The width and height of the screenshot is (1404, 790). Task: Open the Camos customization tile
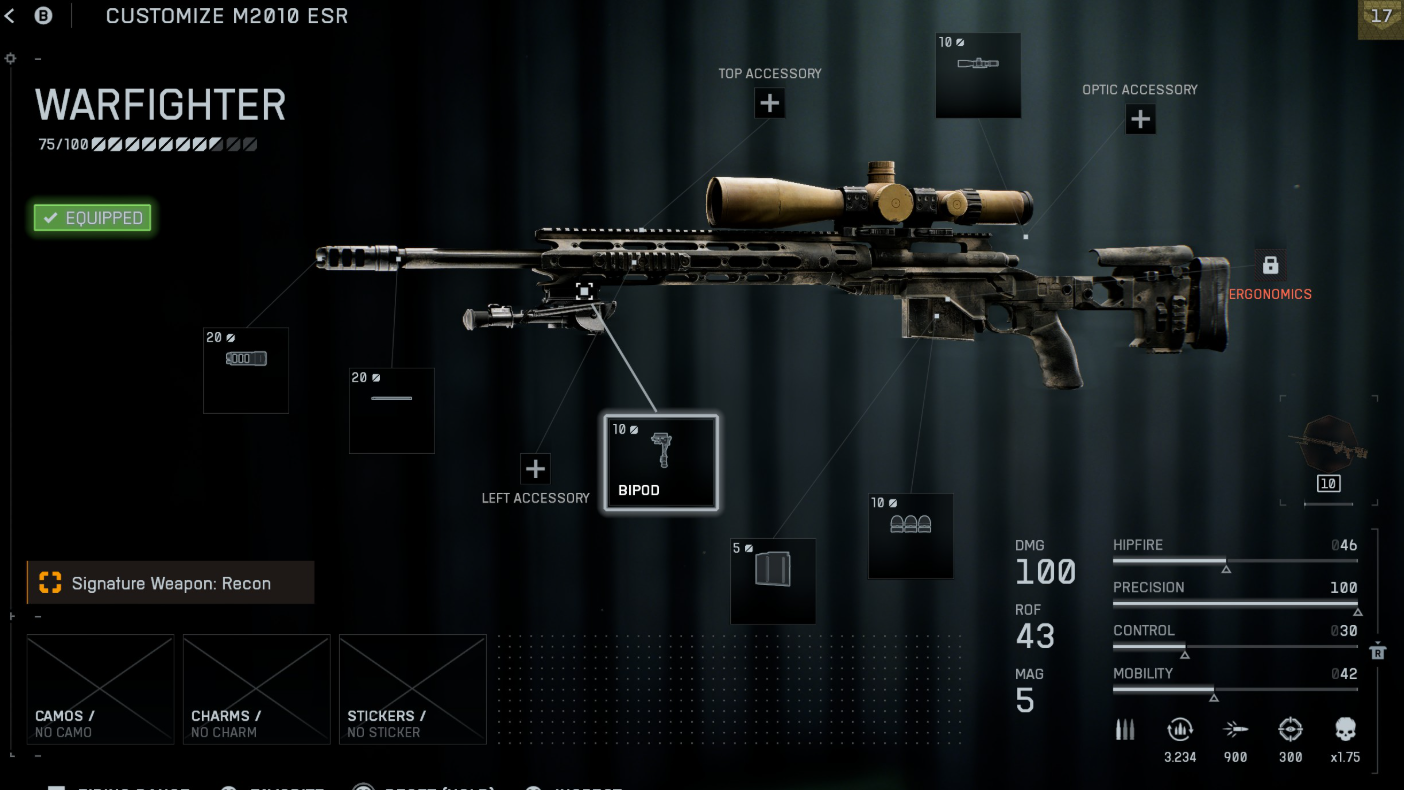click(x=100, y=689)
